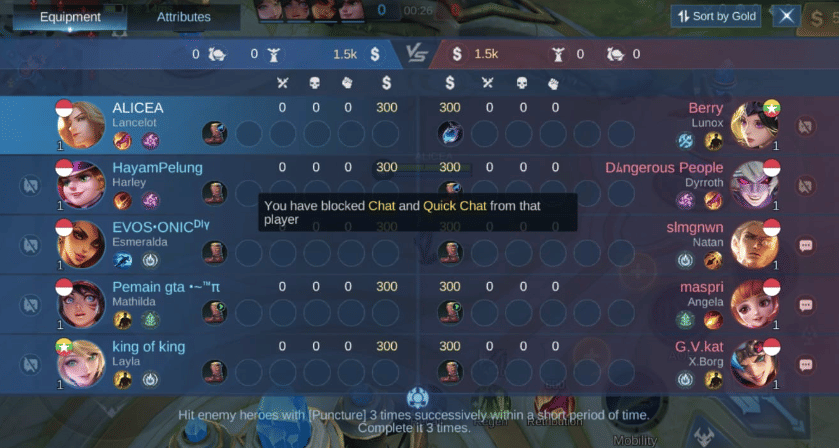The height and width of the screenshot is (448, 839).
Task: Click maspri's Angela portrait
Action: (x=754, y=304)
